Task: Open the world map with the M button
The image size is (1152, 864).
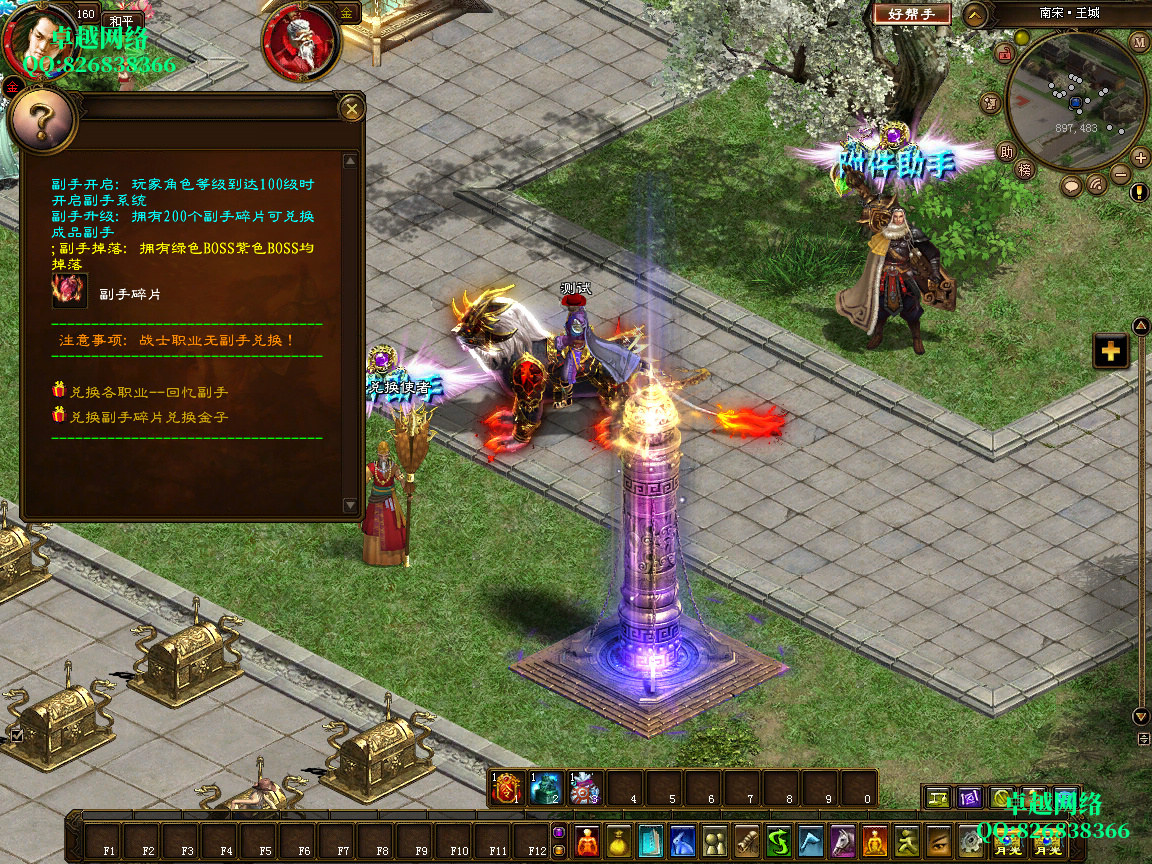Action: (x=1139, y=42)
